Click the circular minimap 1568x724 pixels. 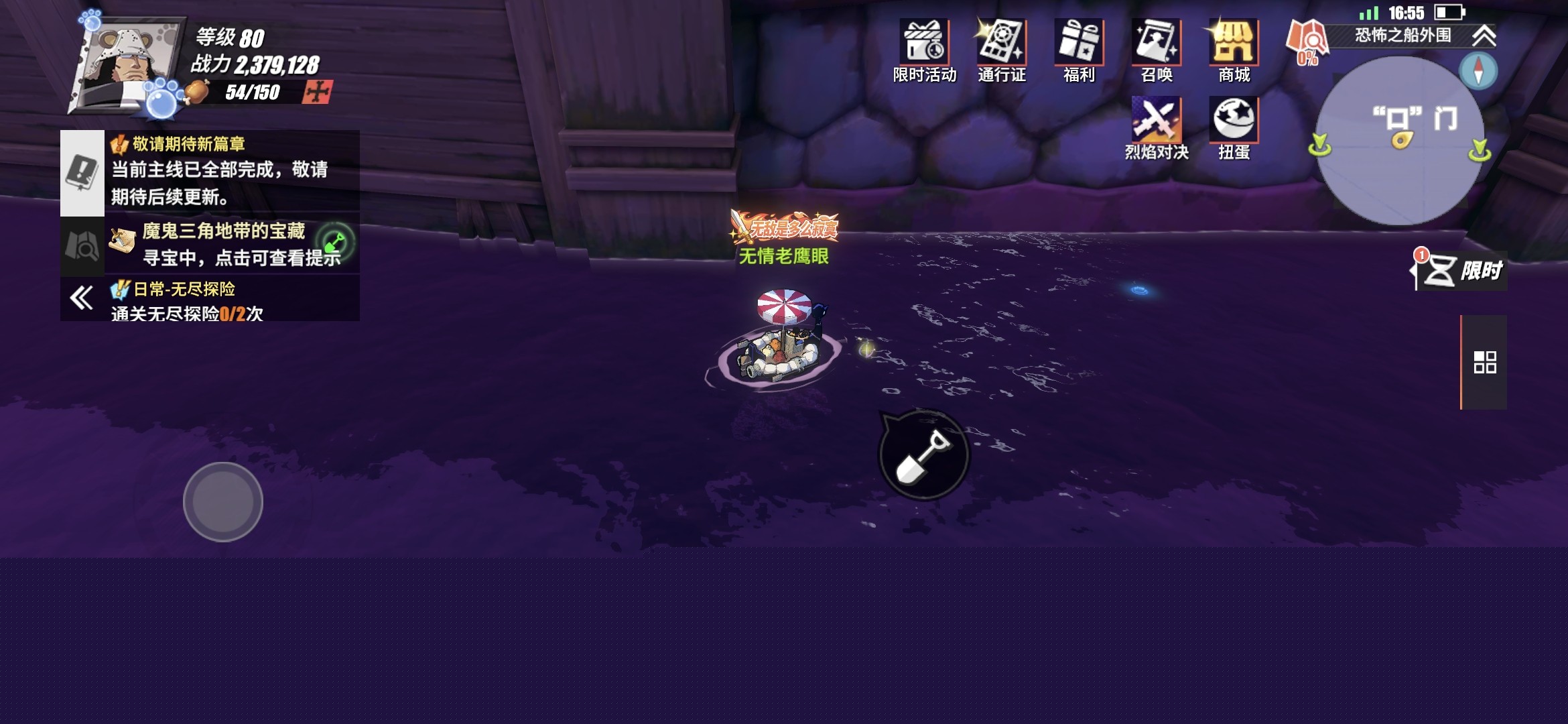click(x=1399, y=141)
